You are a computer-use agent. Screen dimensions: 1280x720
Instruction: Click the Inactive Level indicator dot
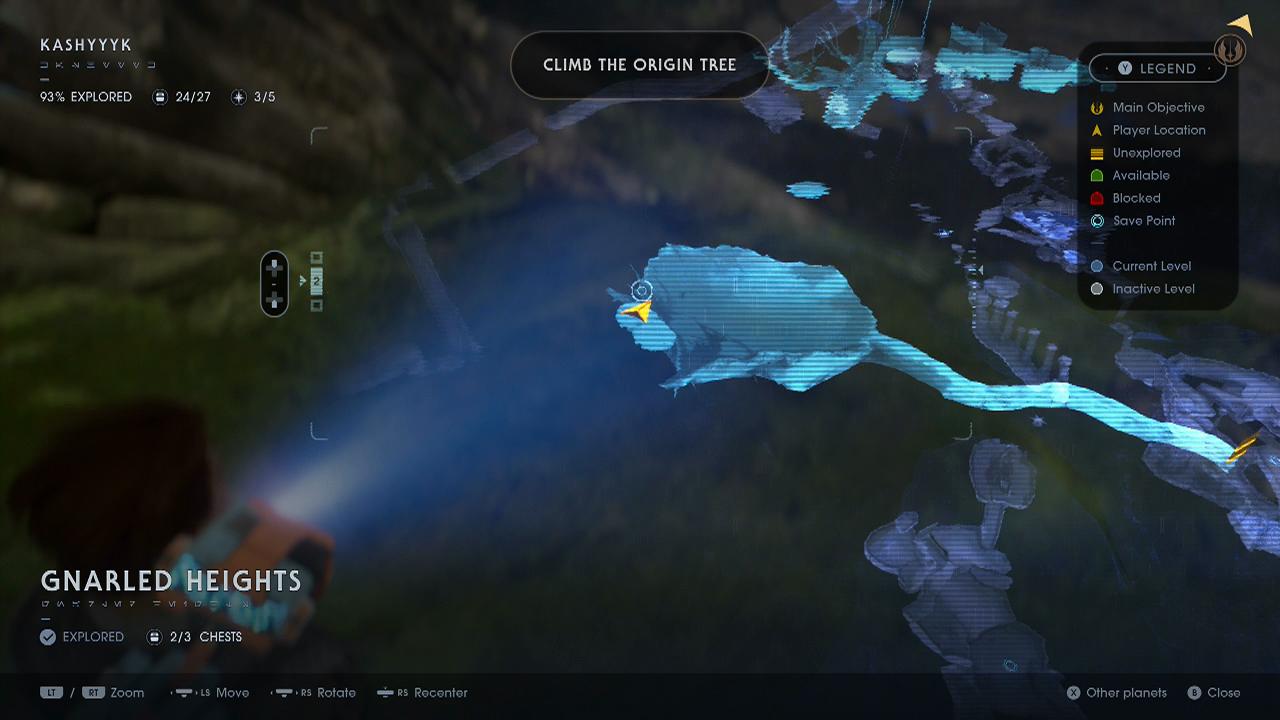(1095, 288)
